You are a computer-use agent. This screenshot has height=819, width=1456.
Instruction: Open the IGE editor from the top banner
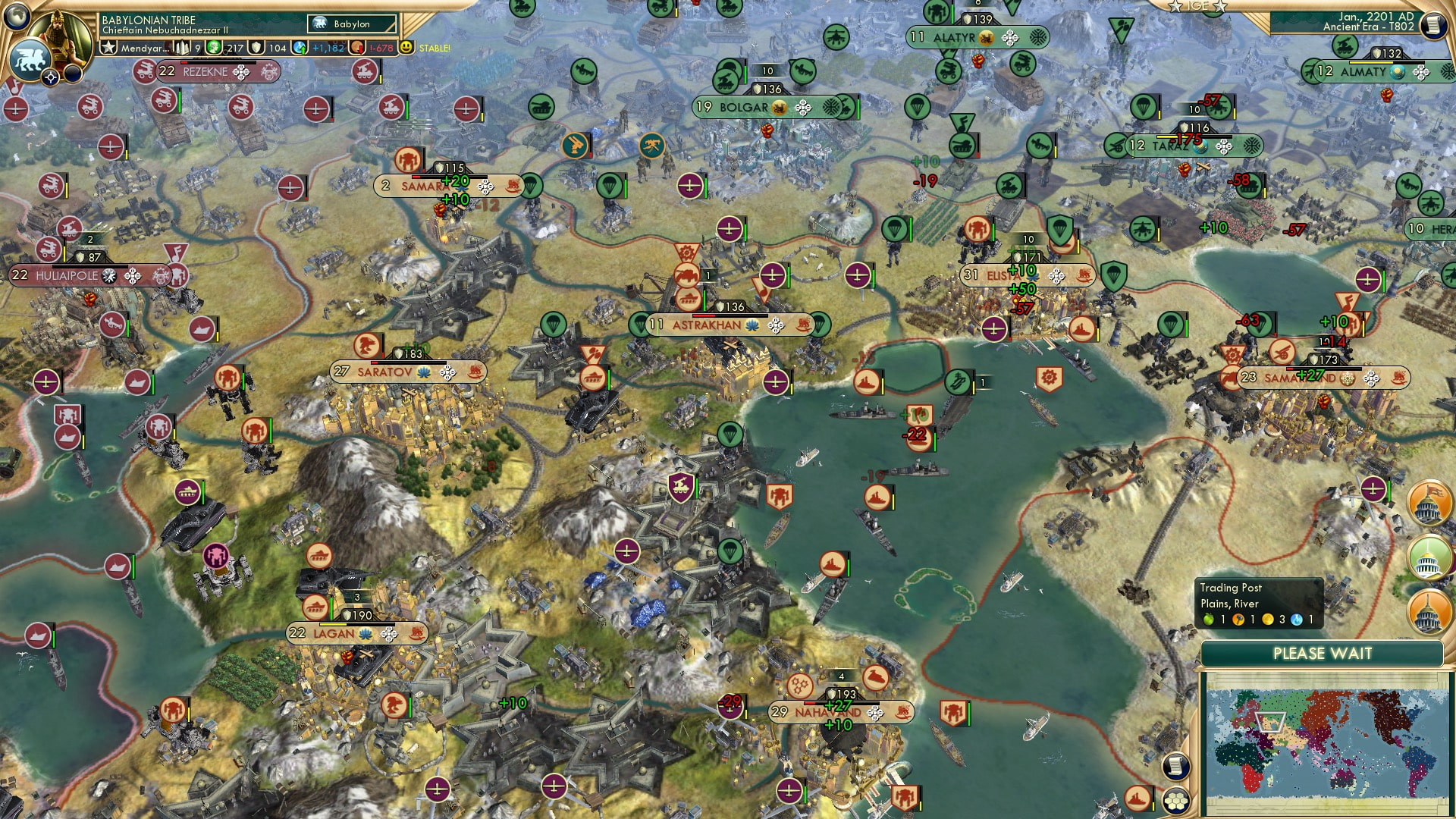[x=1198, y=6]
